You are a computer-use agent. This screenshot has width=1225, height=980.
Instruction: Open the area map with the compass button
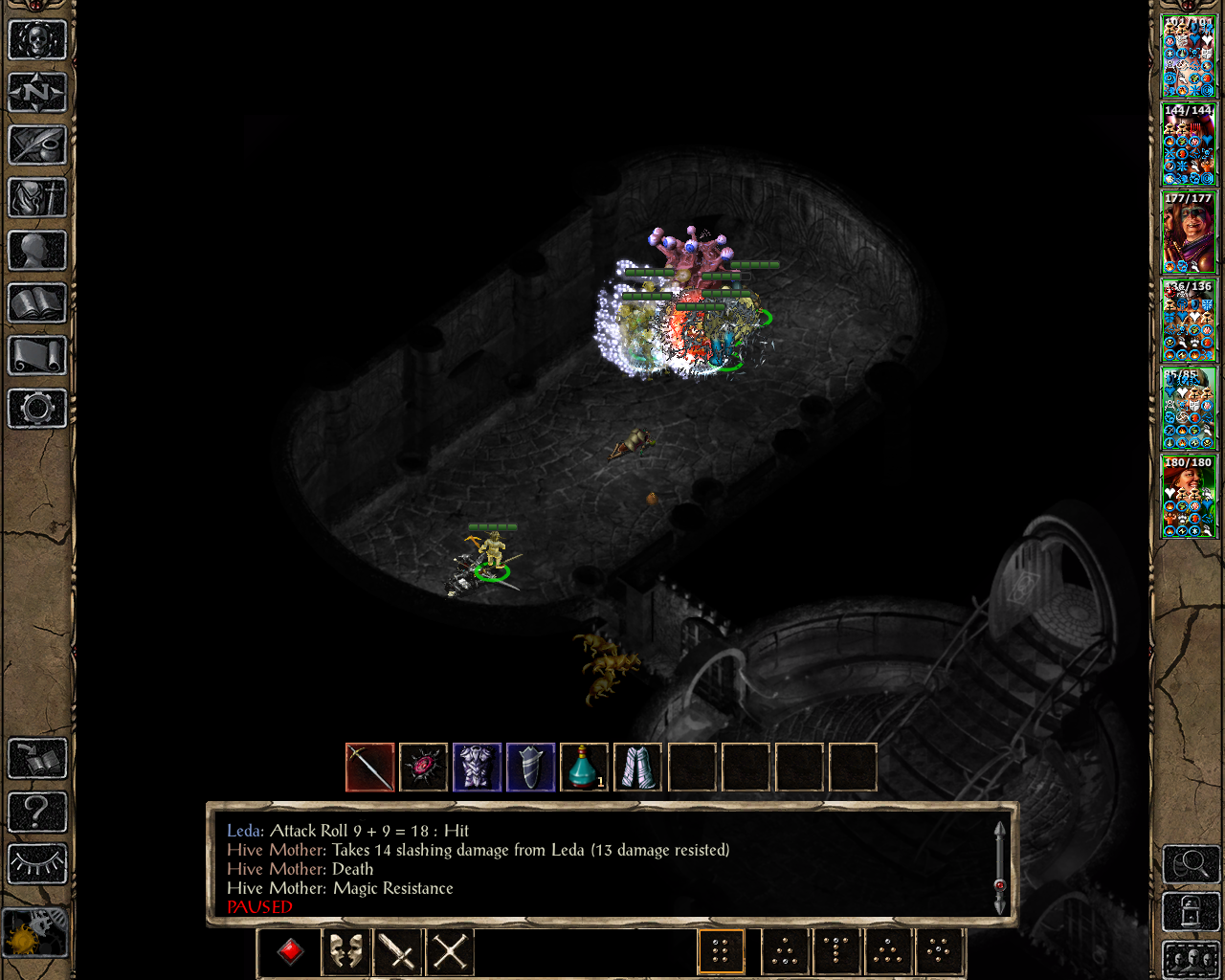point(37,93)
